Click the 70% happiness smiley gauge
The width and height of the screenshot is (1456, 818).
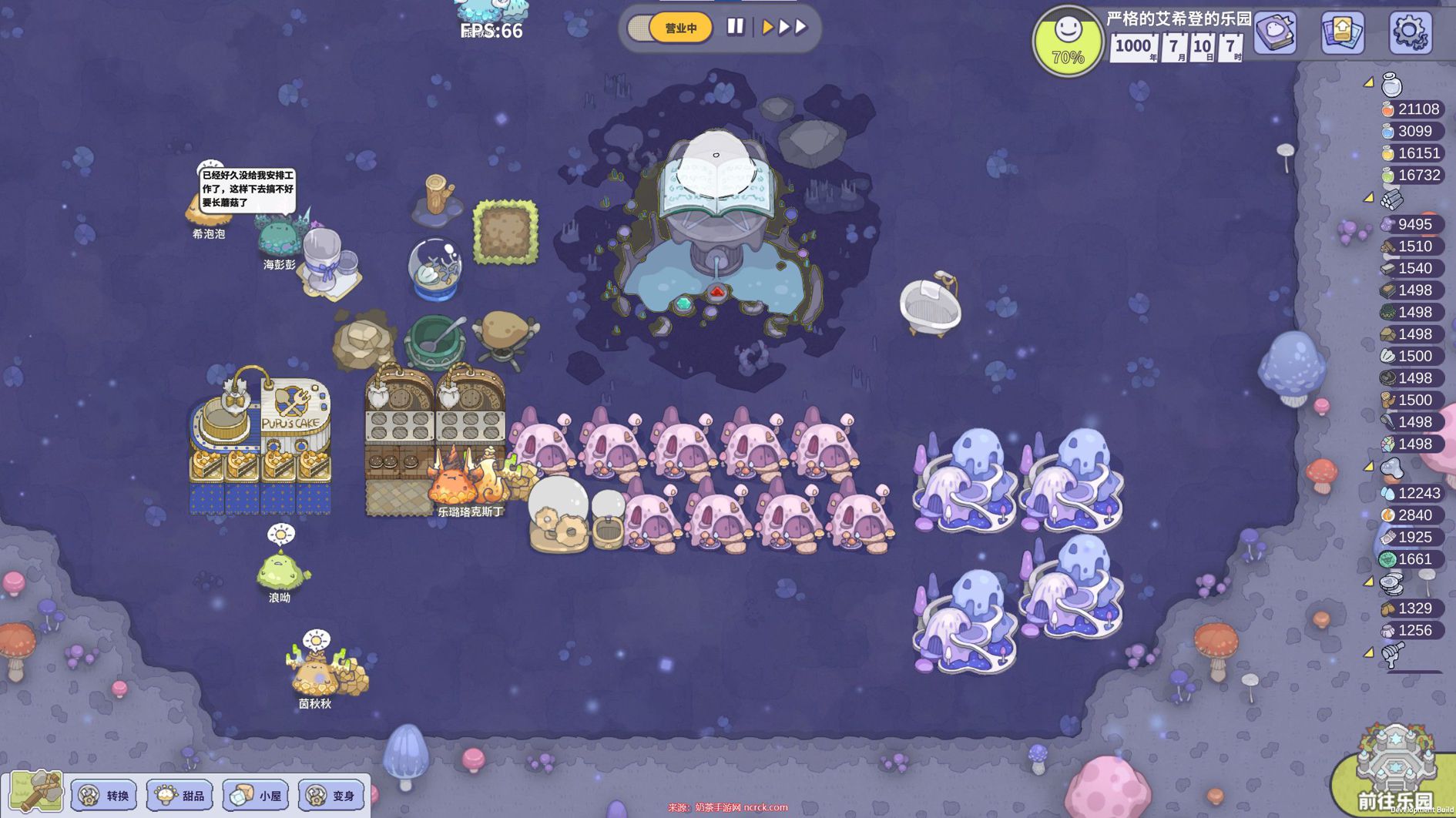1068,42
